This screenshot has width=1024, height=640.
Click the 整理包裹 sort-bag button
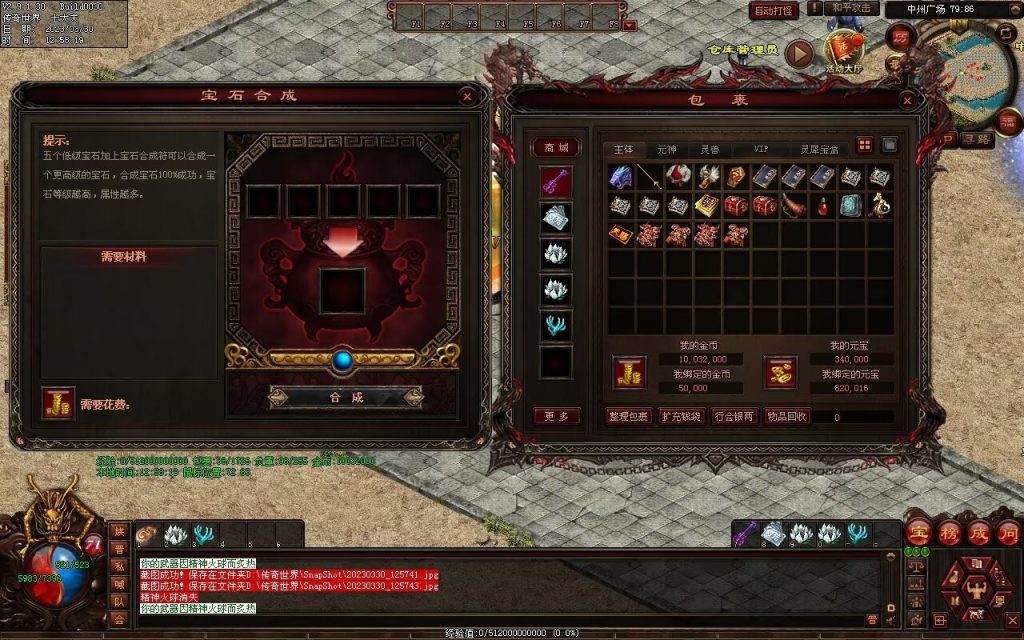(x=628, y=416)
